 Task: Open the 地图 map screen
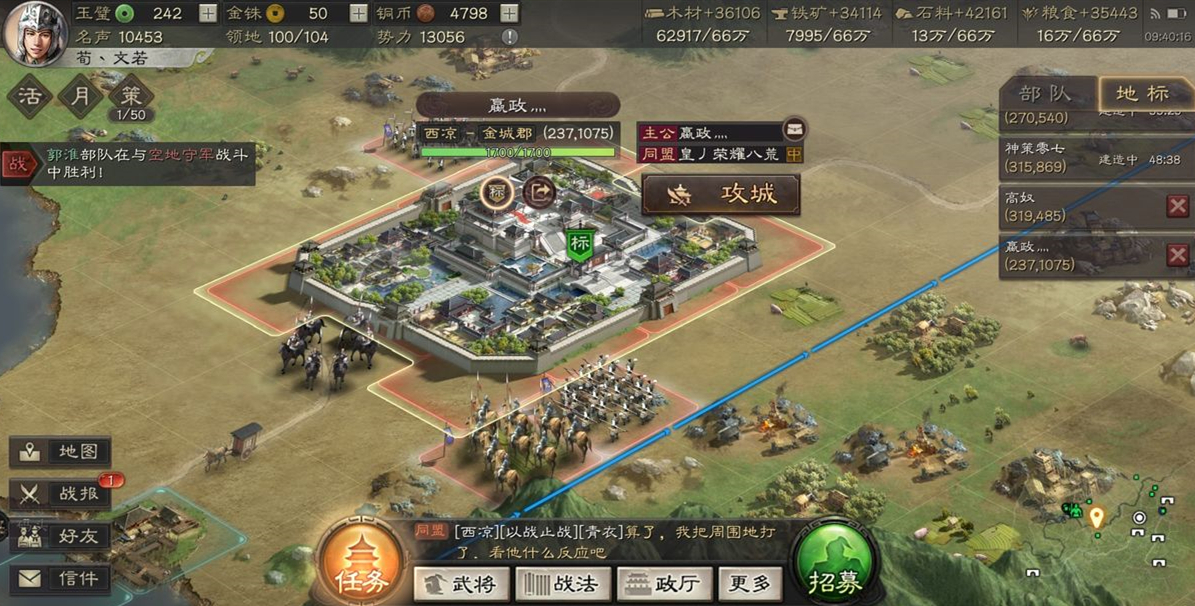point(62,452)
